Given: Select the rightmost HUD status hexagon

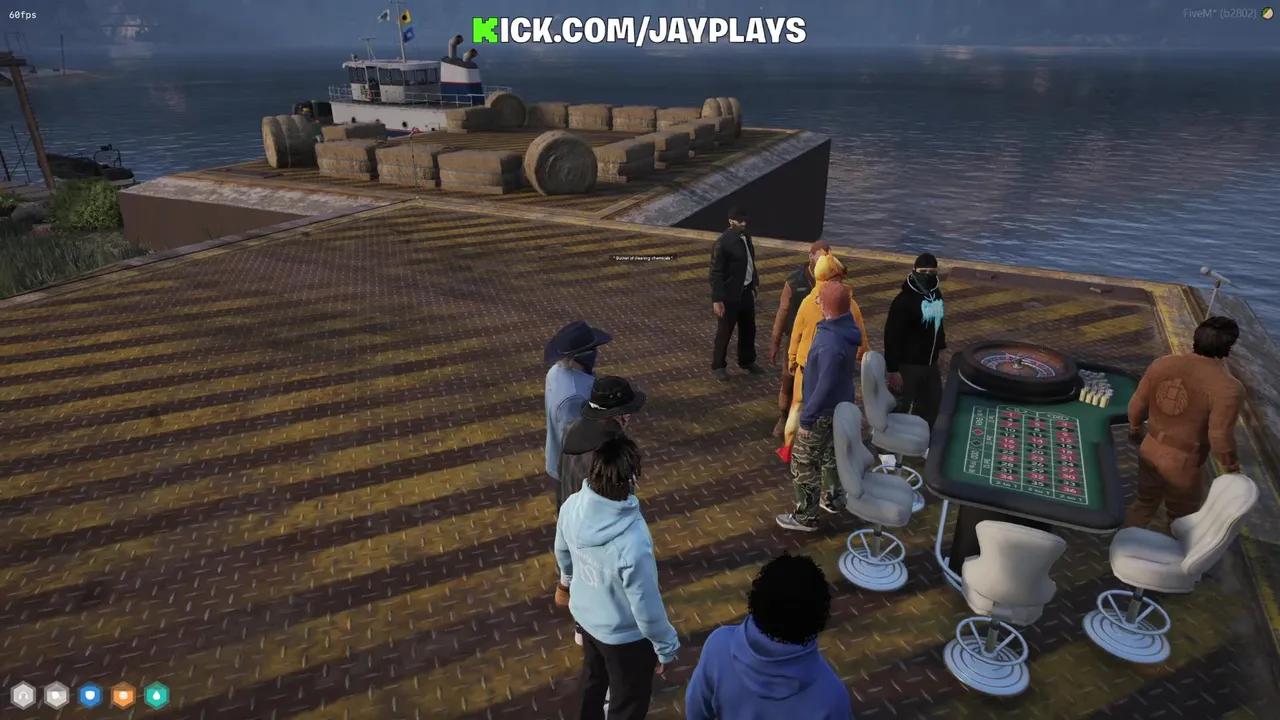Looking at the screenshot, I should (156, 695).
